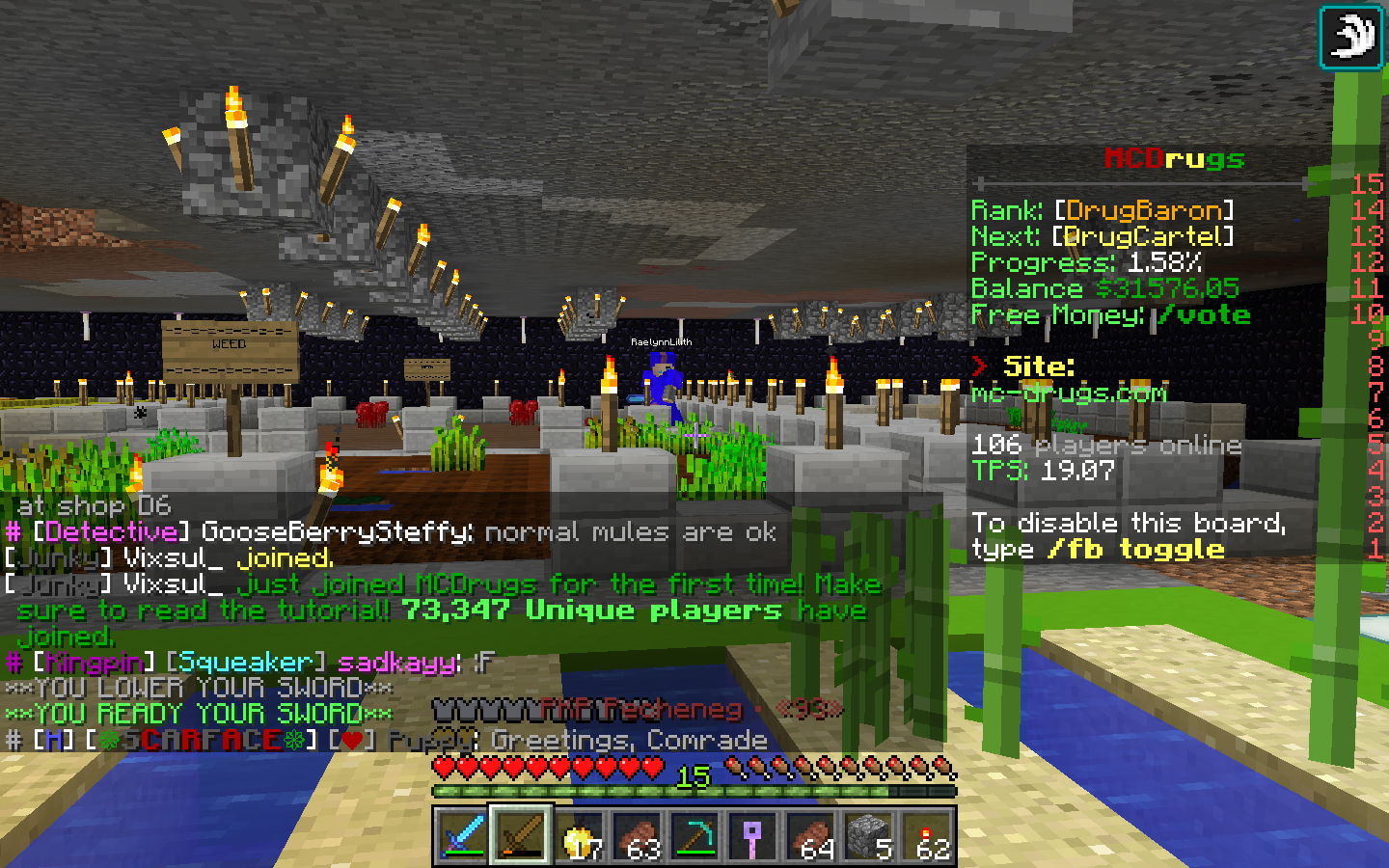Select the diamond sword hotbar slot
This screenshot has height=868, width=1389.
click(x=463, y=835)
